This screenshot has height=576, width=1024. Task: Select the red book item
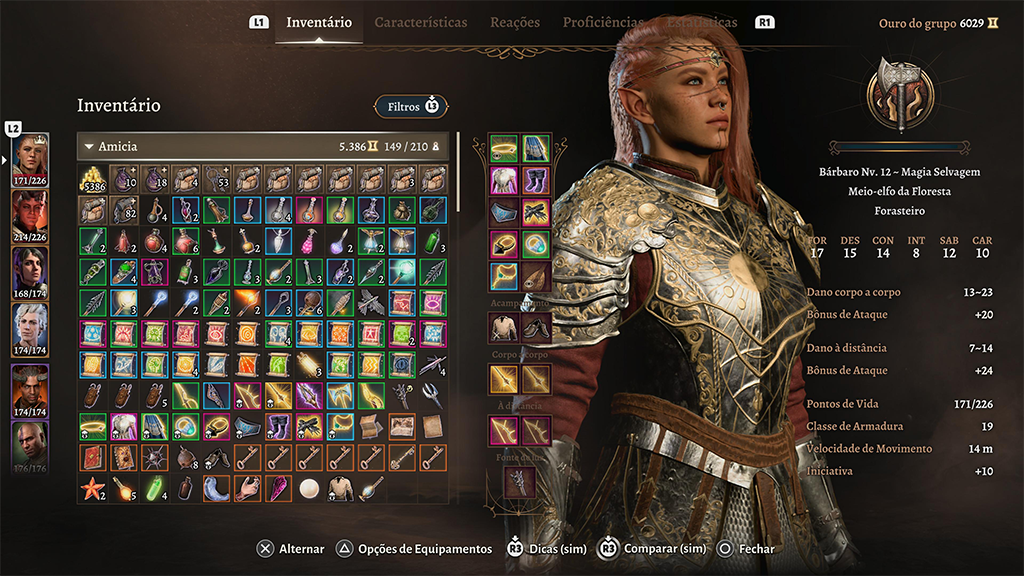click(94, 457)
